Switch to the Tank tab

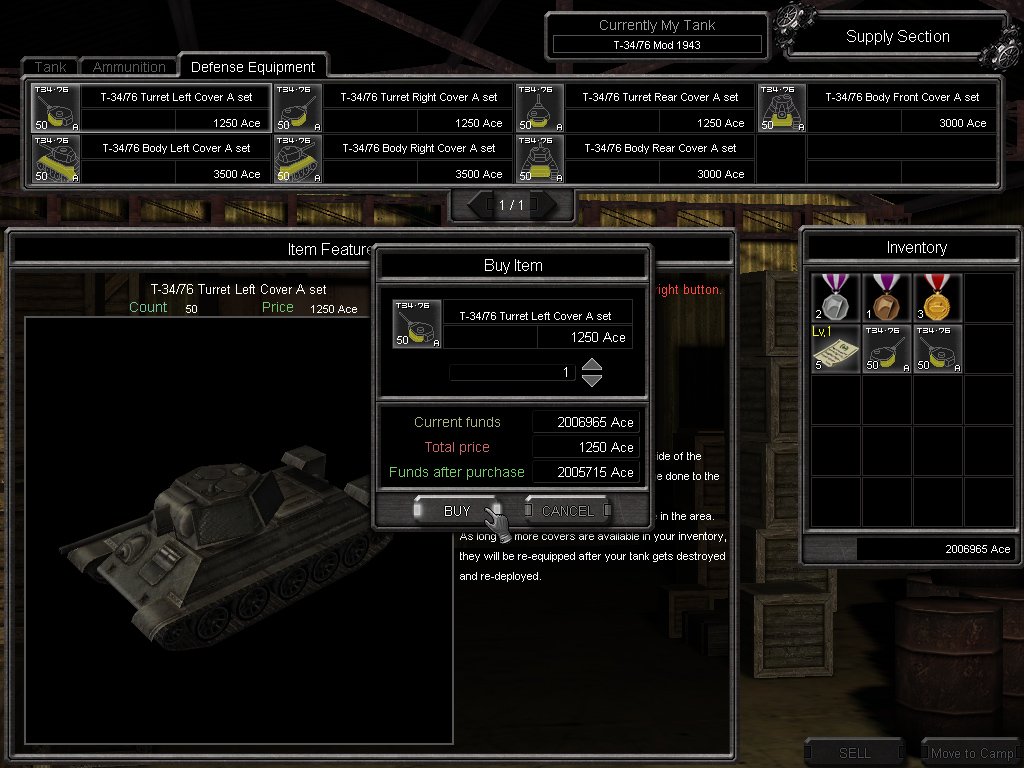point(50,67)
